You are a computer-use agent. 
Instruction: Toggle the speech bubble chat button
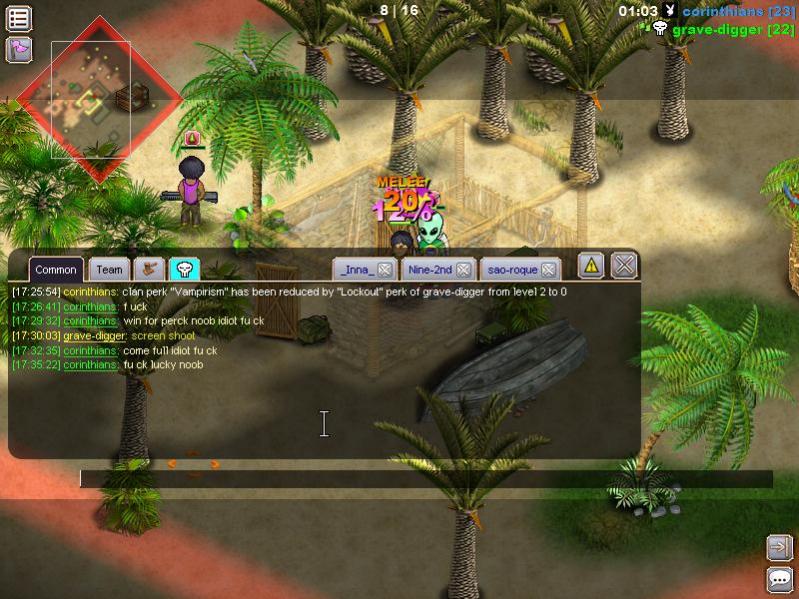(779, 579)
